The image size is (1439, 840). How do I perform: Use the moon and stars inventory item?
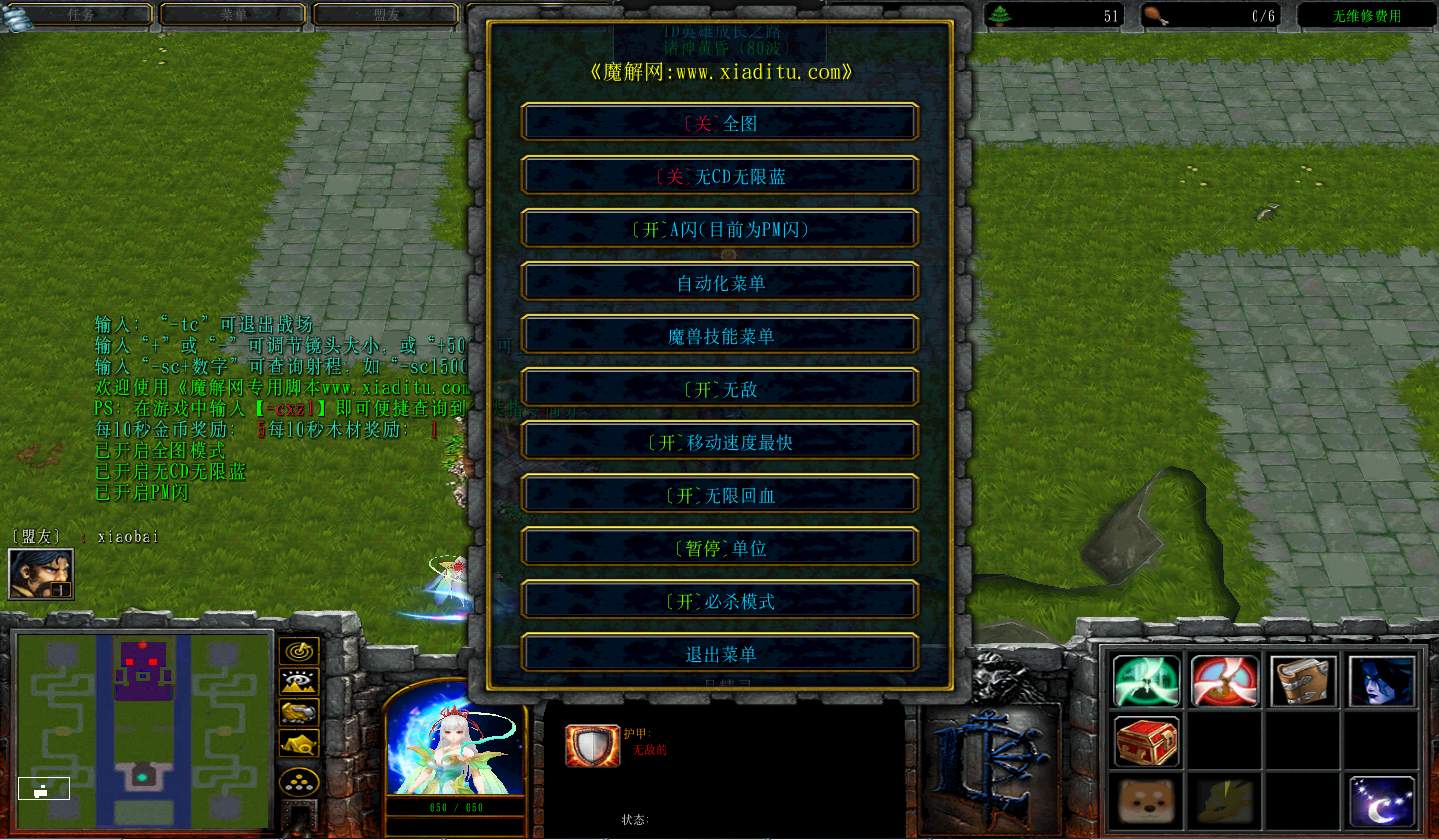point(1381,803)
